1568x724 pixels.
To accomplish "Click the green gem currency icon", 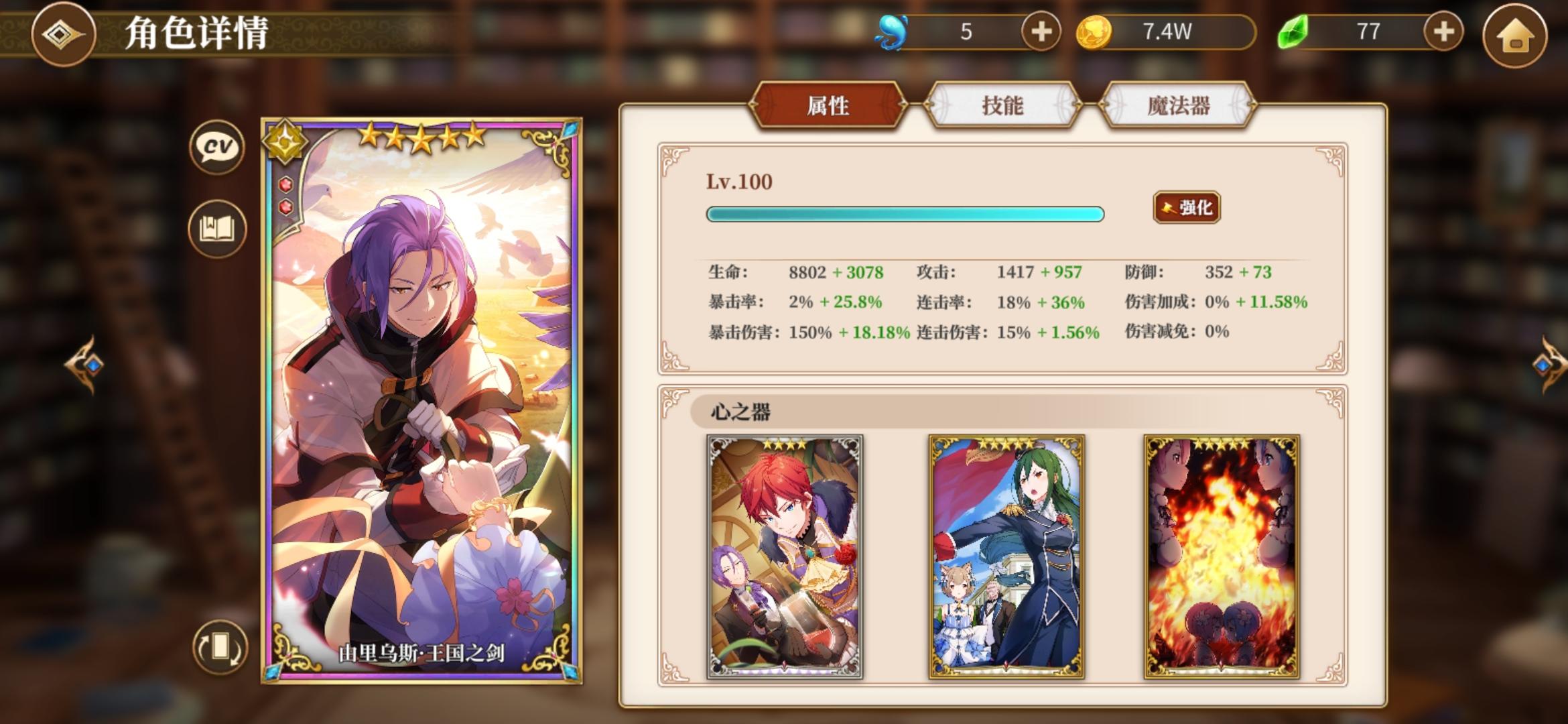I will tap(1294, 29).
